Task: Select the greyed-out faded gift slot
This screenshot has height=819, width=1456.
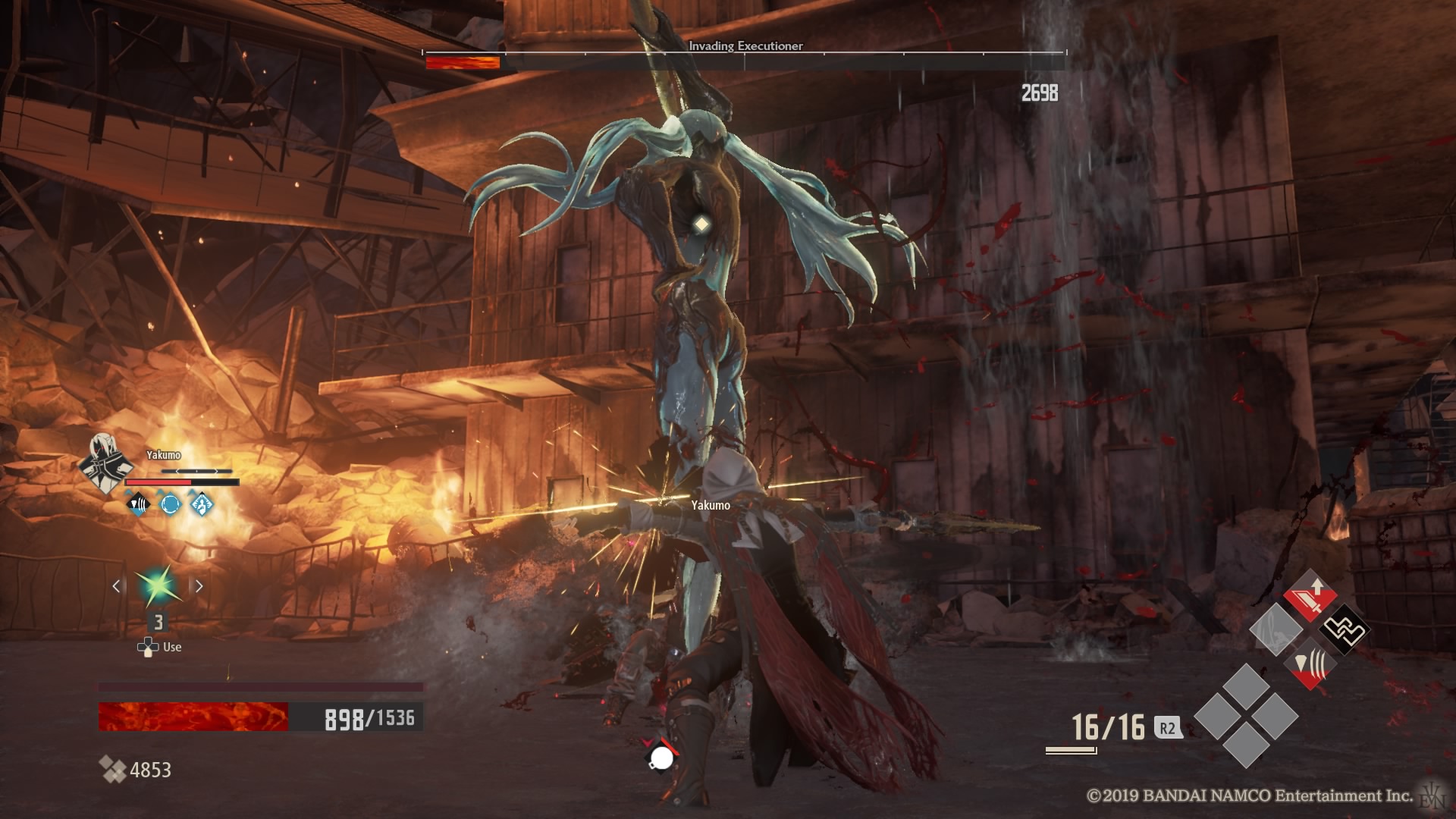Action: [x=1276, y=630]
